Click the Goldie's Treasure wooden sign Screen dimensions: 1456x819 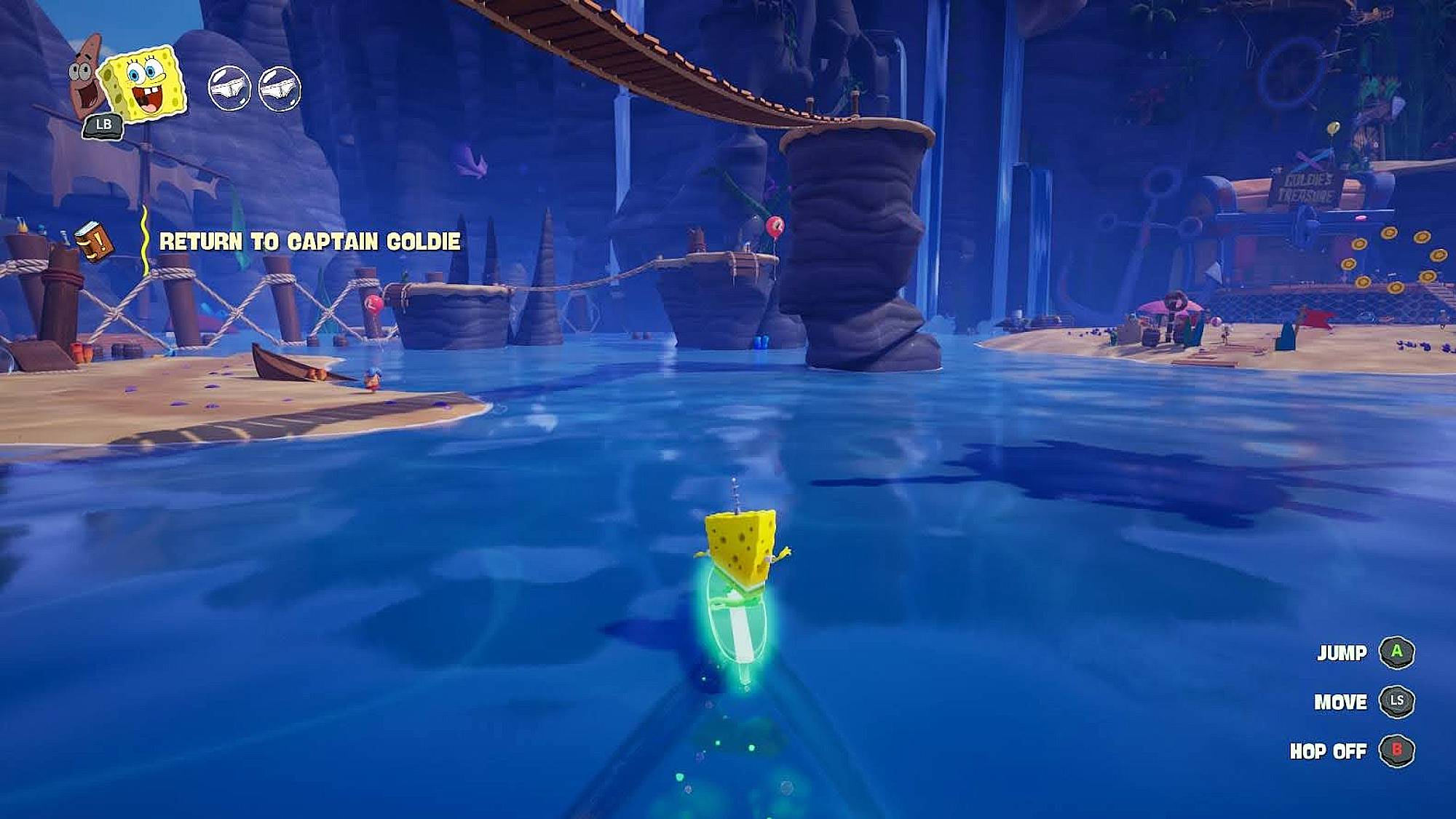click(x=1305, y=188)
